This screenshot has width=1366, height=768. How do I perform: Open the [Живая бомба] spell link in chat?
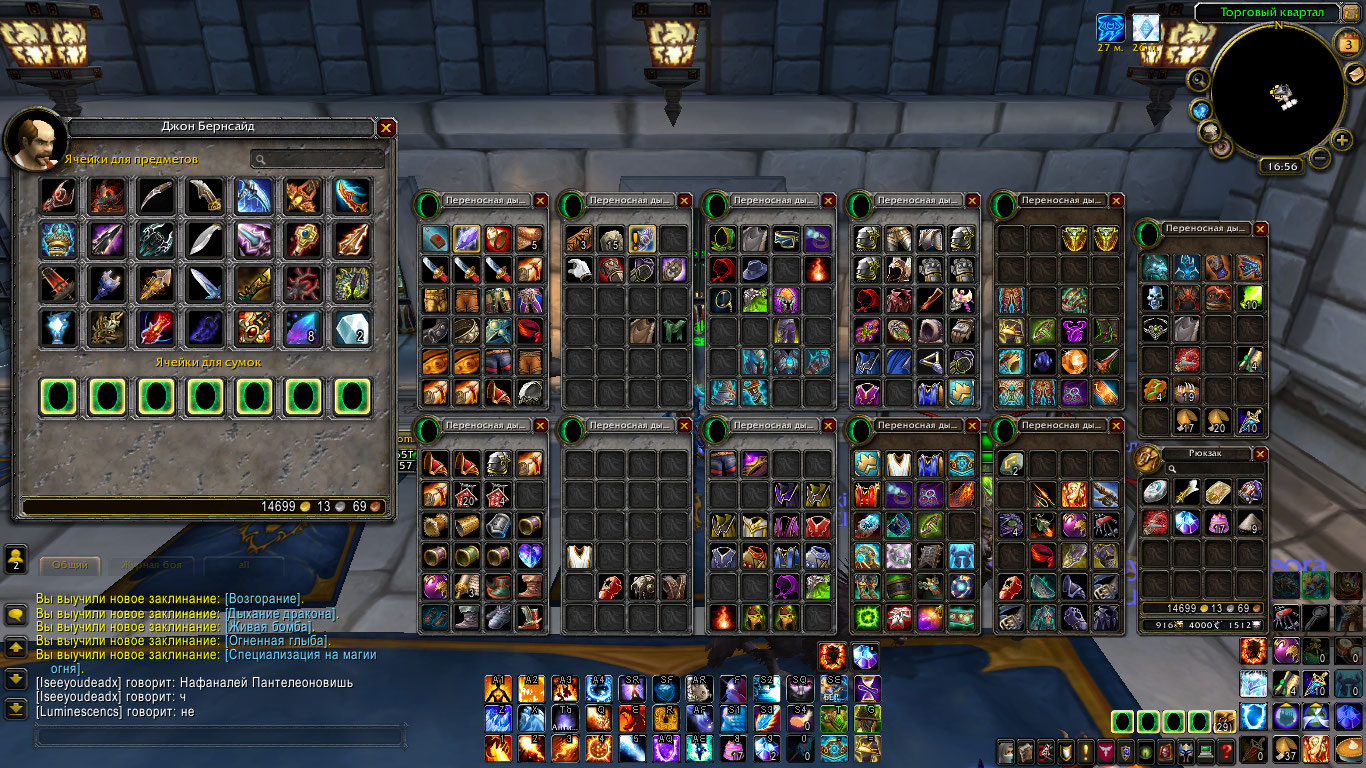pyautogui.click(x=269, y=627)
